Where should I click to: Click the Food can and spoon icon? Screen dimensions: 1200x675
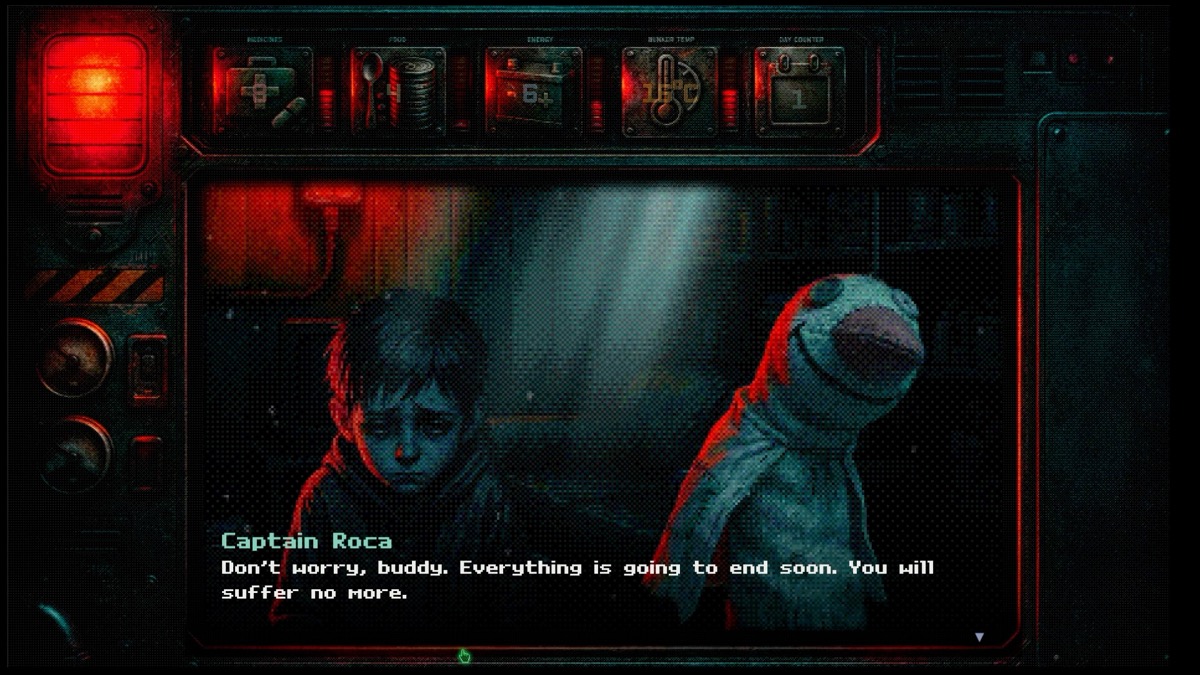397,91
